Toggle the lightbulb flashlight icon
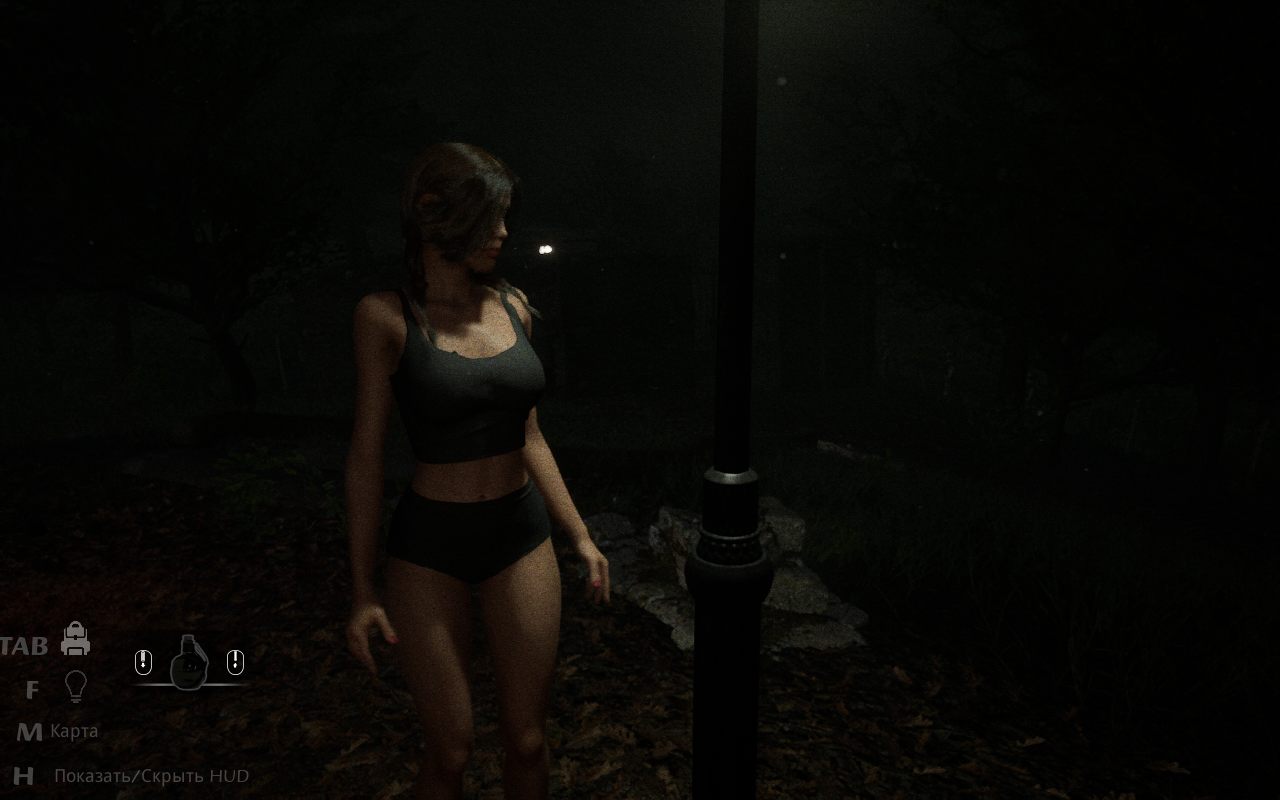Viewport: 1280px width, 800px height. (75, 686)
